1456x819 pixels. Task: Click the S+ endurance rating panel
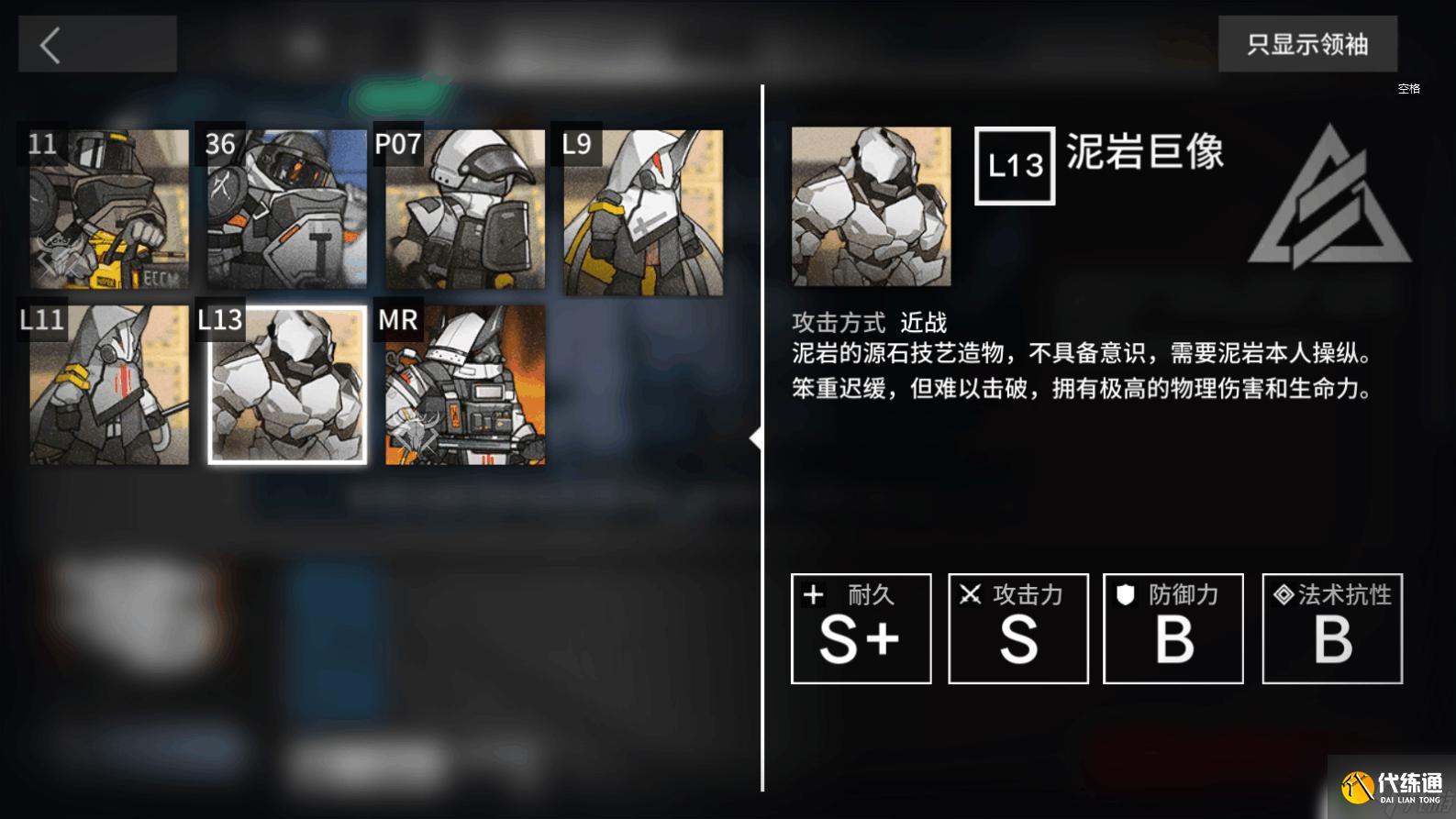[x=861, y=629]
